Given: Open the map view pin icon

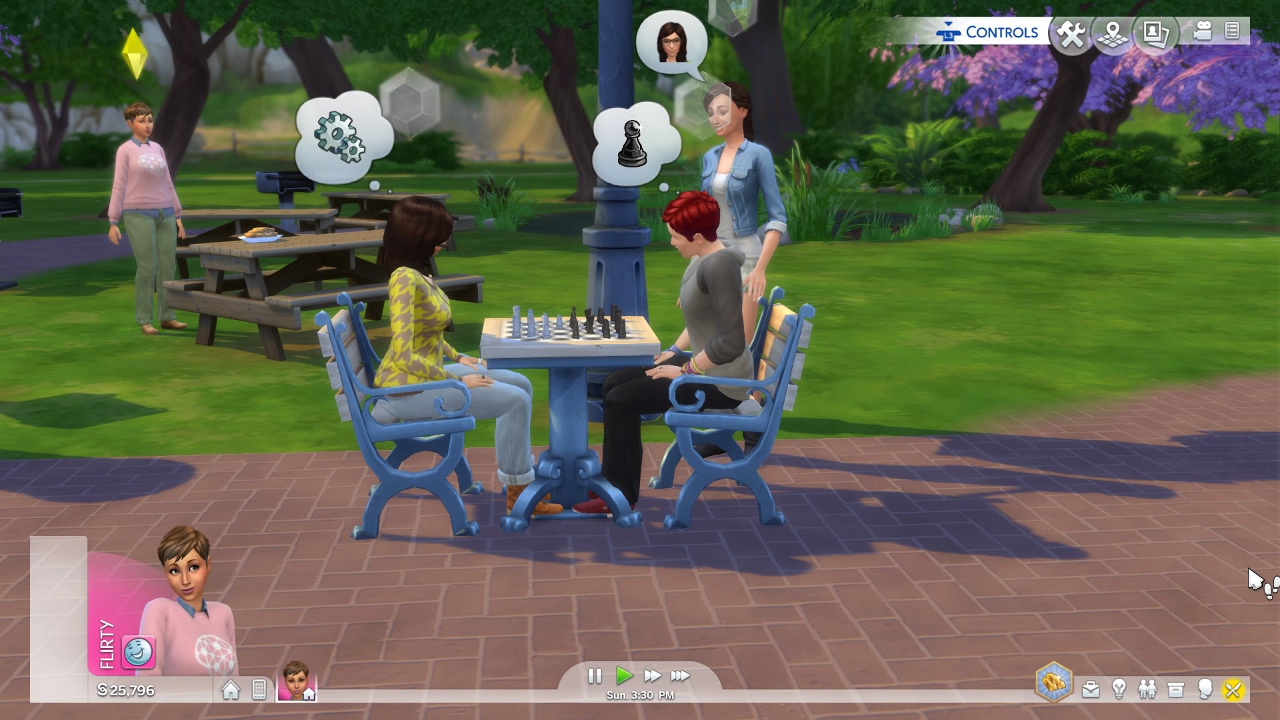Looking at the screenshot, I should coord(1112,35).
